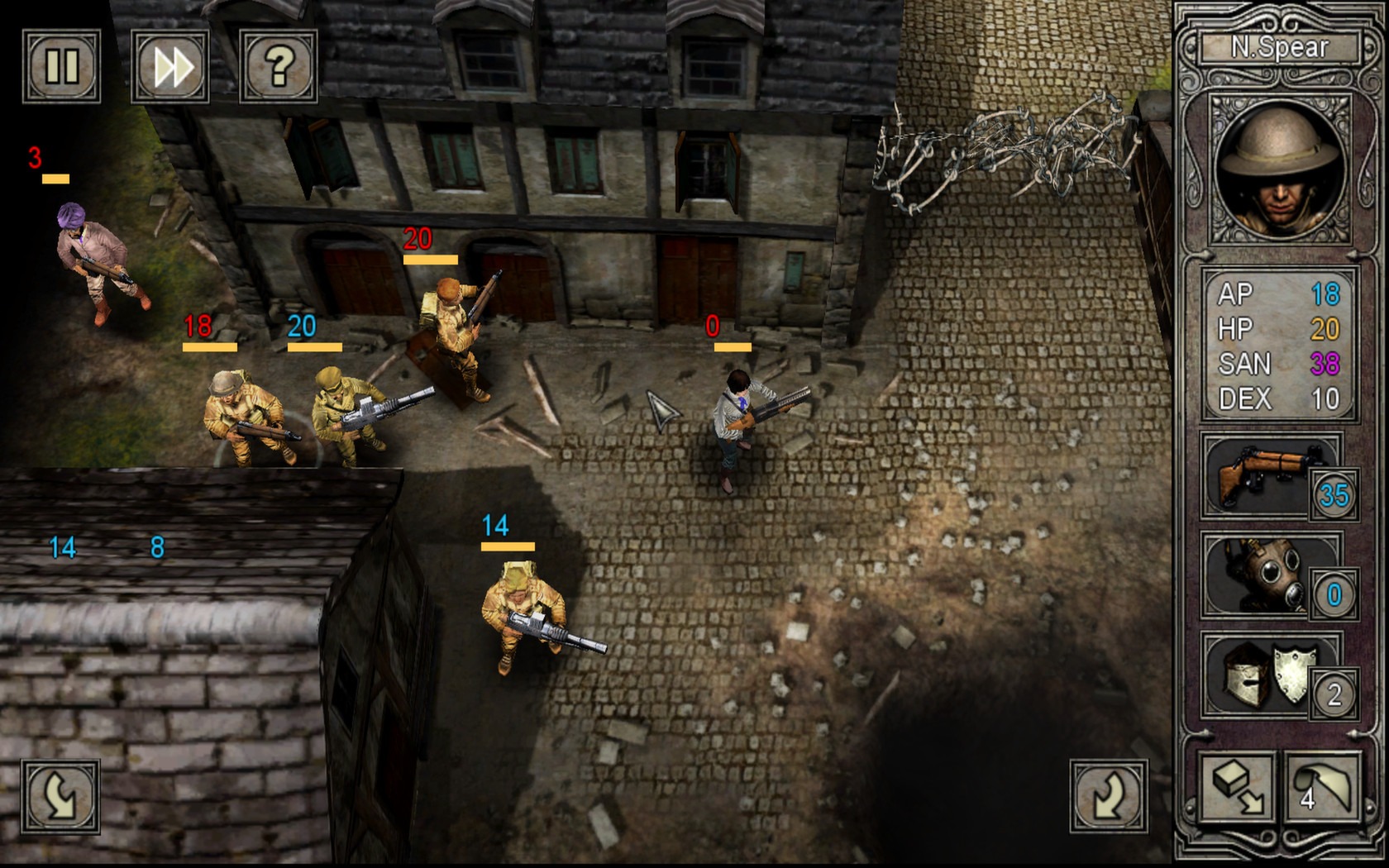
Task: Use the curved item showing 4
Action: pyautogui.click(x=1322, y=789)
